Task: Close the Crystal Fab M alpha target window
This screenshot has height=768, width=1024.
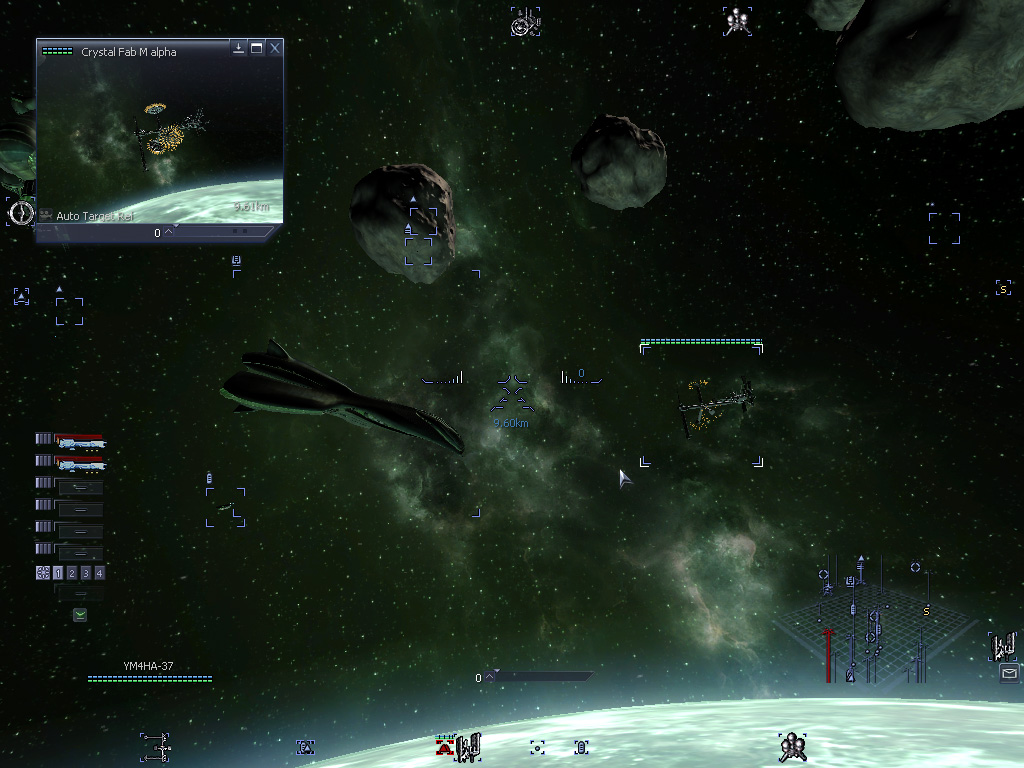Action: [275, 48]
